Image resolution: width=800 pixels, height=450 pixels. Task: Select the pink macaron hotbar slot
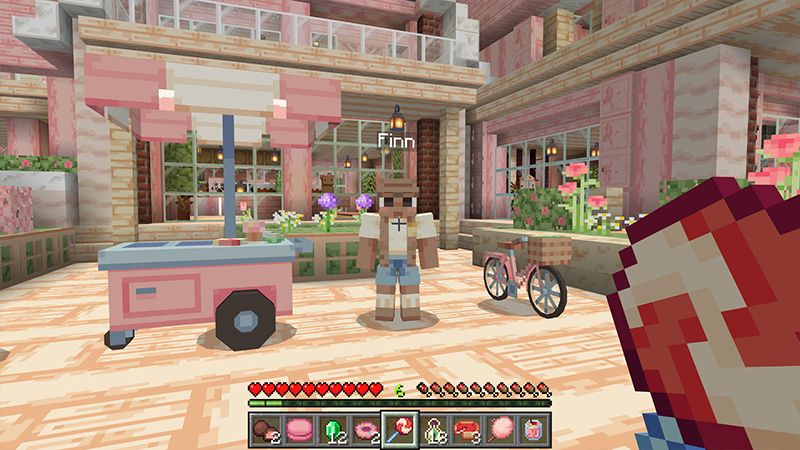(297, 428)
